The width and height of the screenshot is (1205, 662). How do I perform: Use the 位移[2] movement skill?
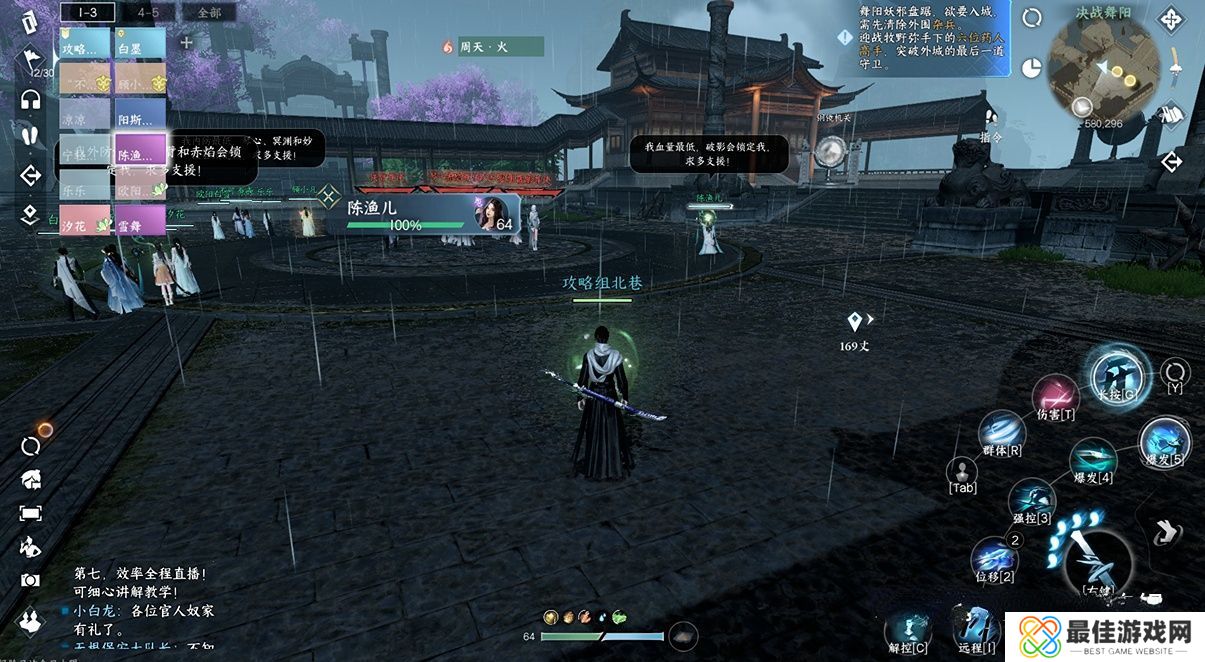click(x=995, y=556)
